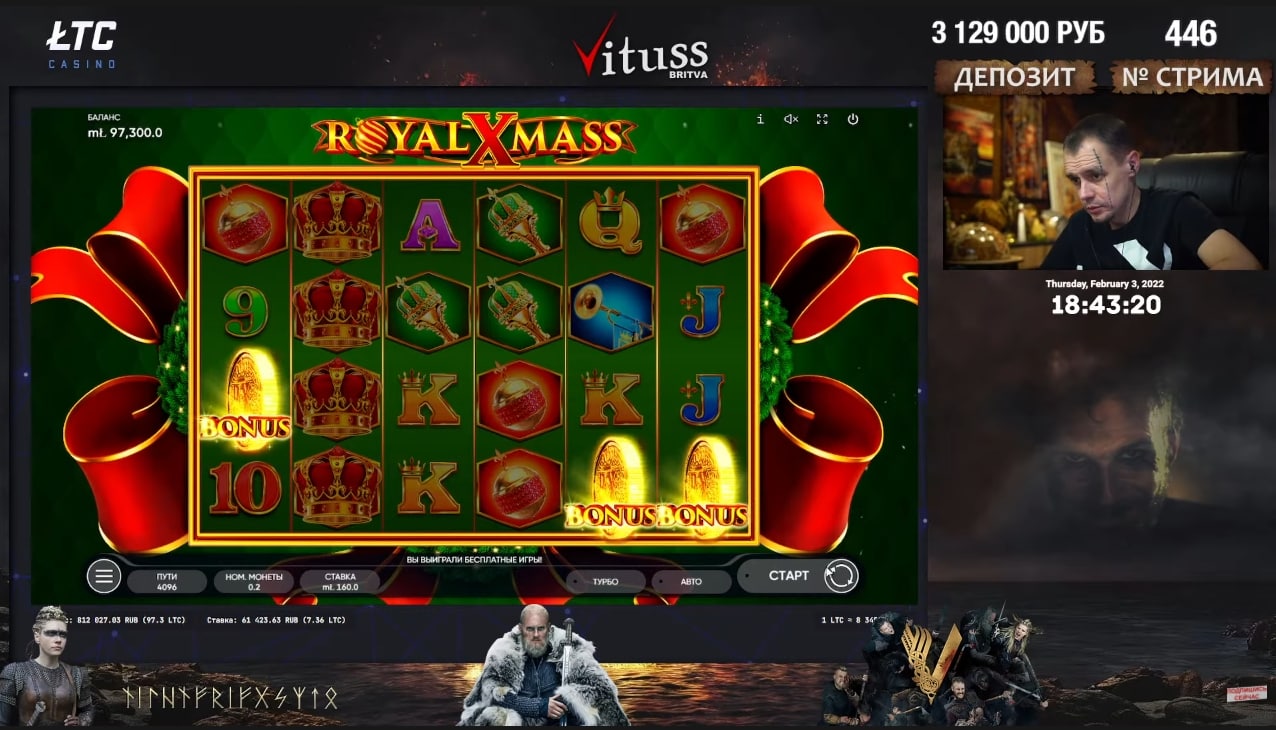Enable АВТО autoplay
1276x730 pixels.
coord(691,581)
